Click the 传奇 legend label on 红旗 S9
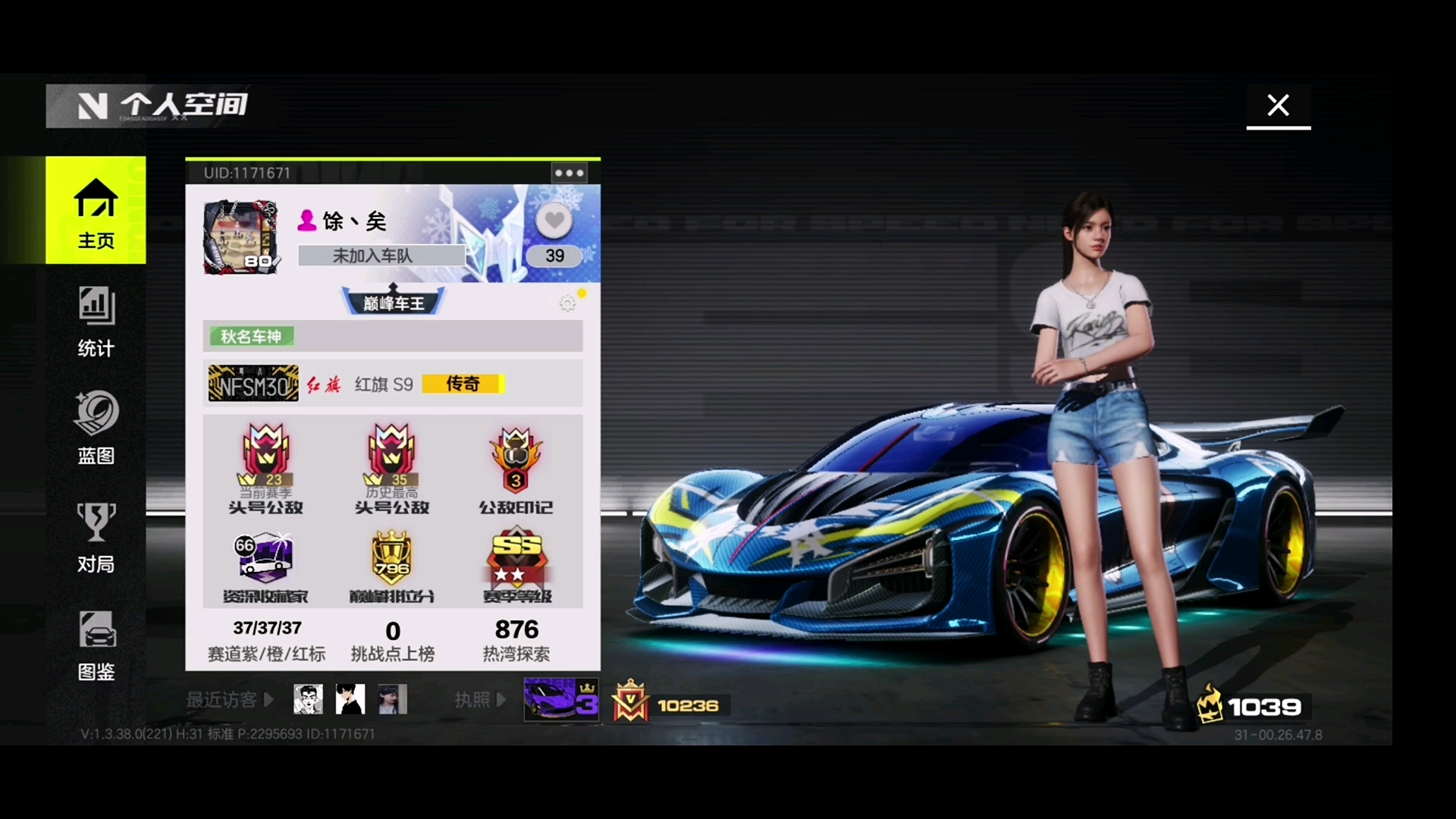The image size is (1456, 819). coord(463,384)
